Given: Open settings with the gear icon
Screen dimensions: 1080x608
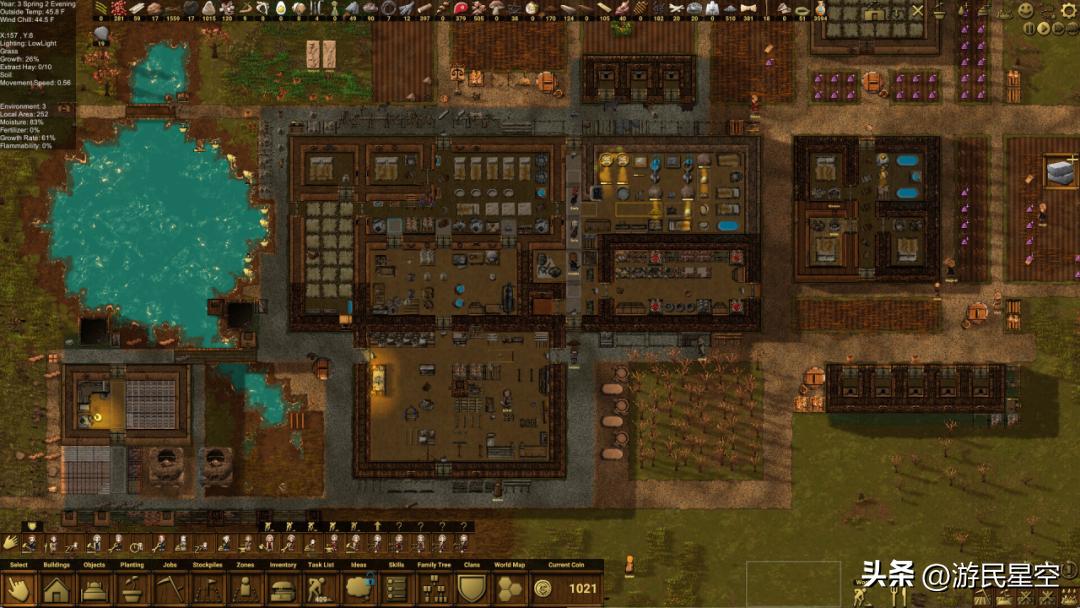Looking at the screenshot, I should [1069, 10].
